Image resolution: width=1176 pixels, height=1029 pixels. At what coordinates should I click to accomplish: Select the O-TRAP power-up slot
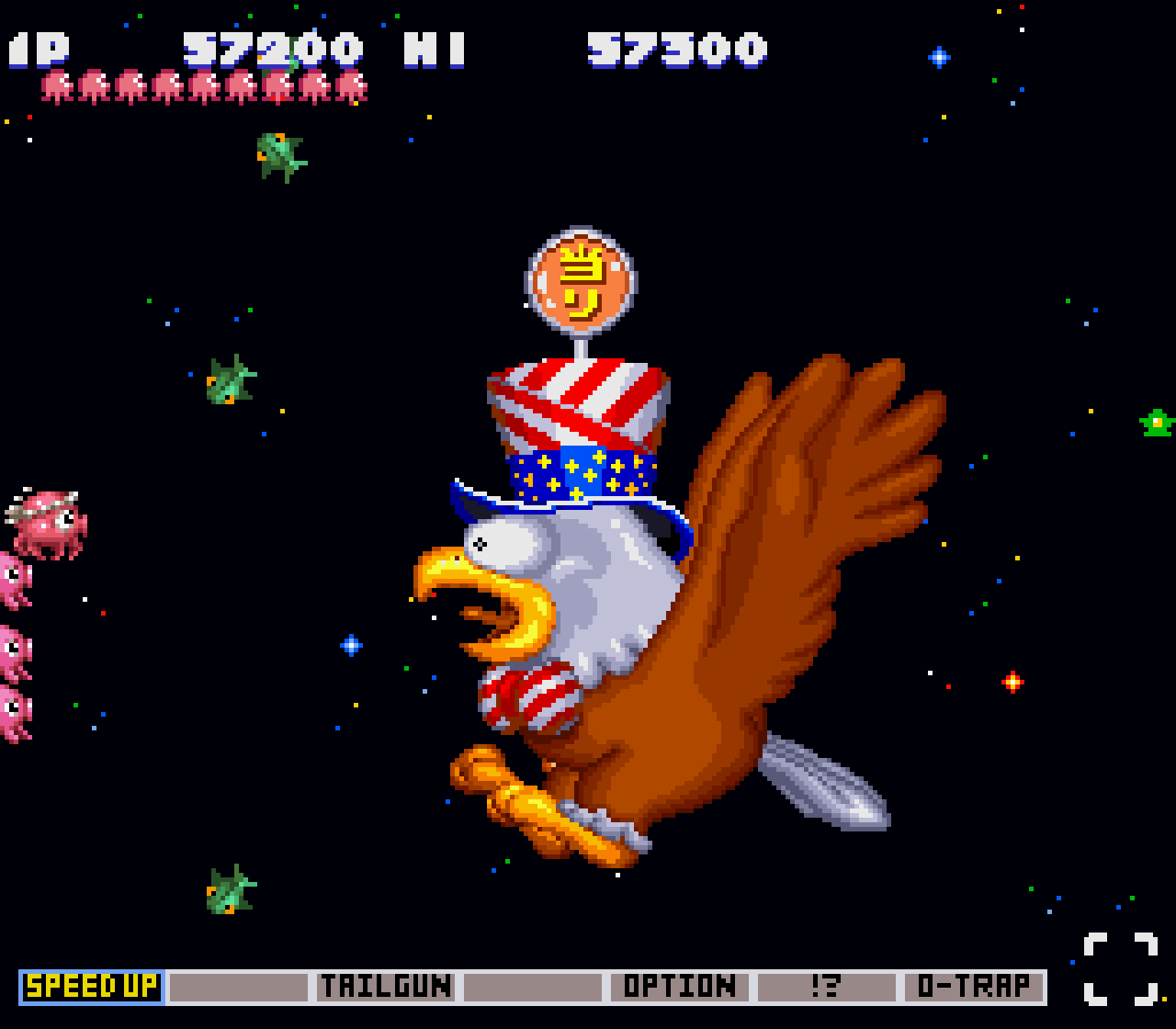[974, 987]
